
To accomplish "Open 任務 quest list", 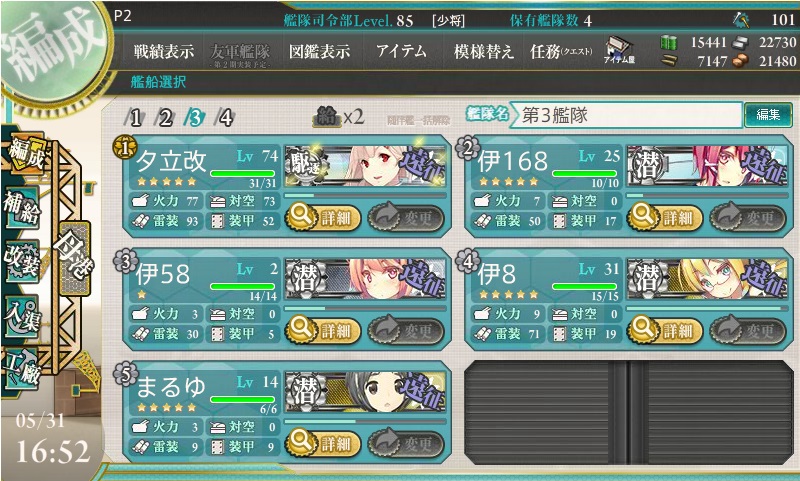I will click(x=560, y=51).
